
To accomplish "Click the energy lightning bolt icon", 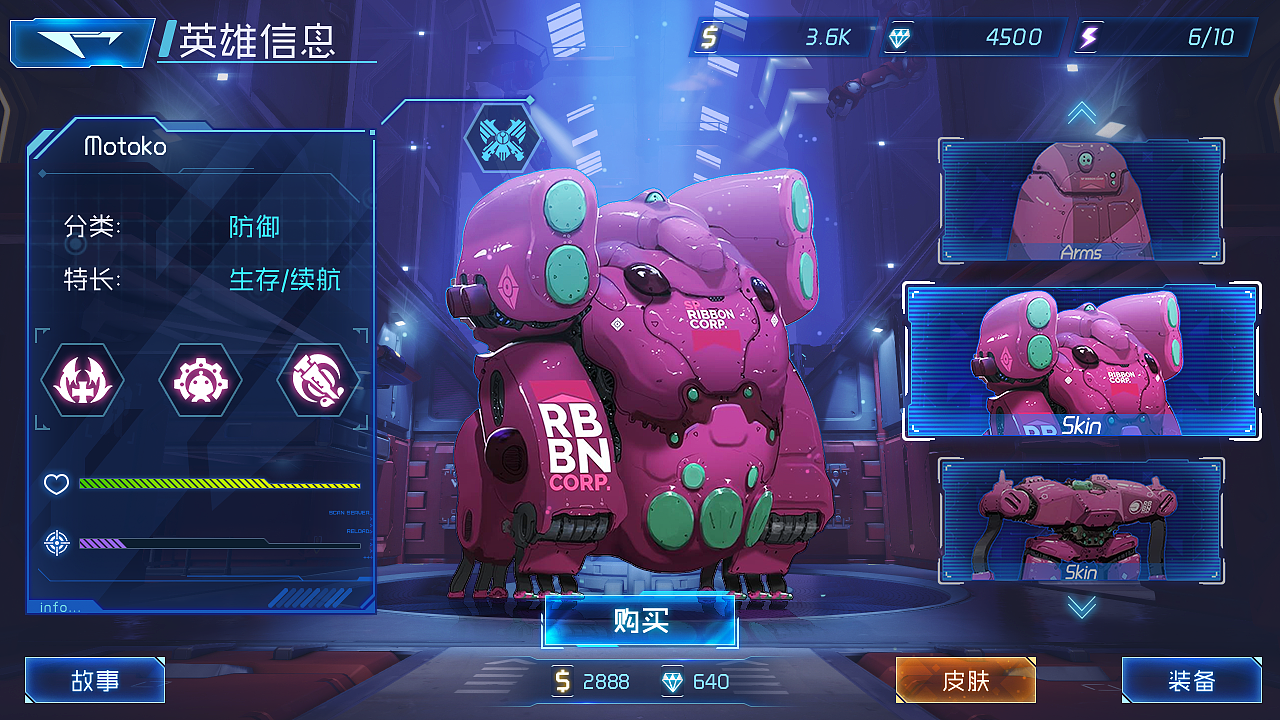I will [1088, 36].
